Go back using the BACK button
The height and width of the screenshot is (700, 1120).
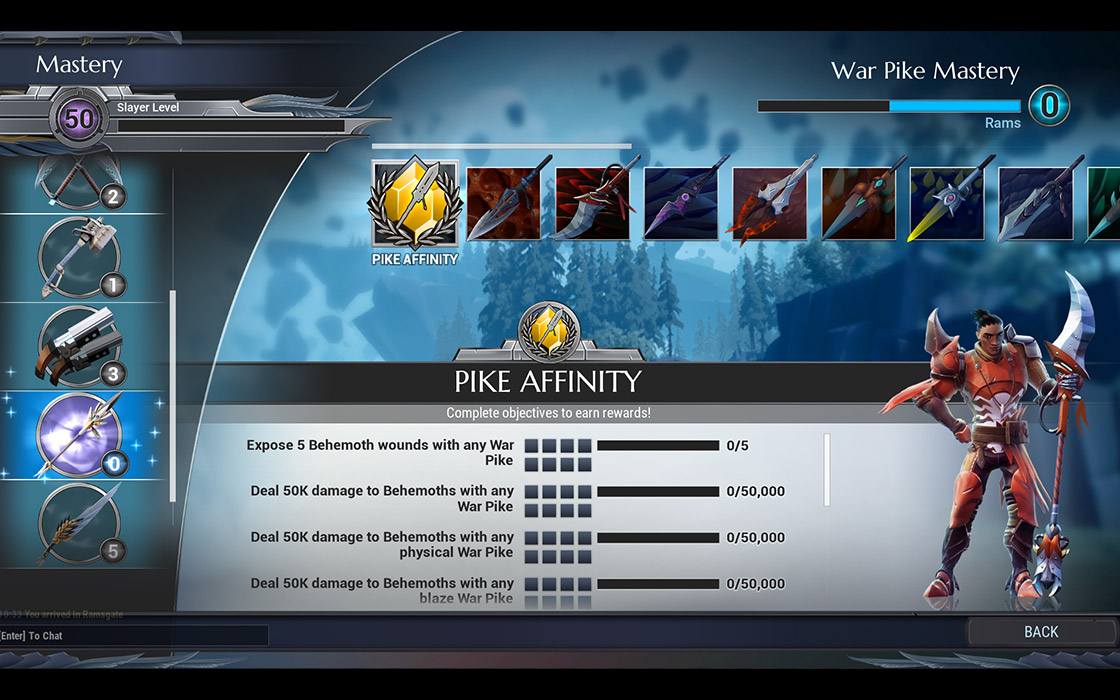point(1041,631)
